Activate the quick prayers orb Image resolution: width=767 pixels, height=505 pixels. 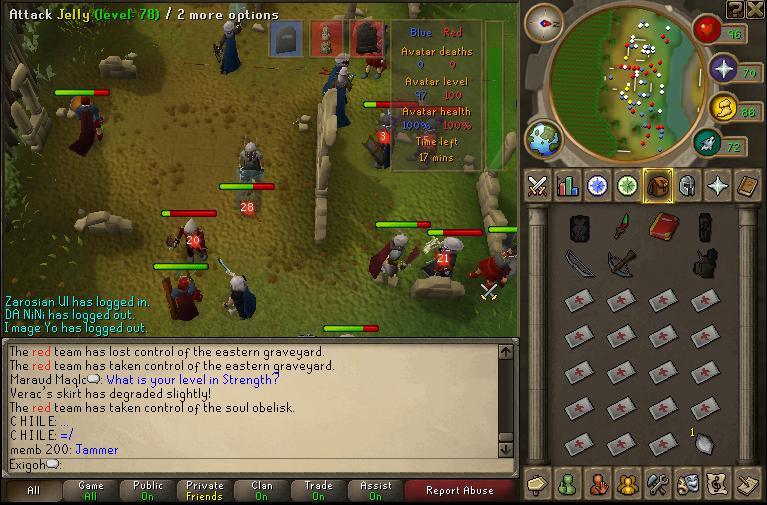722,70
